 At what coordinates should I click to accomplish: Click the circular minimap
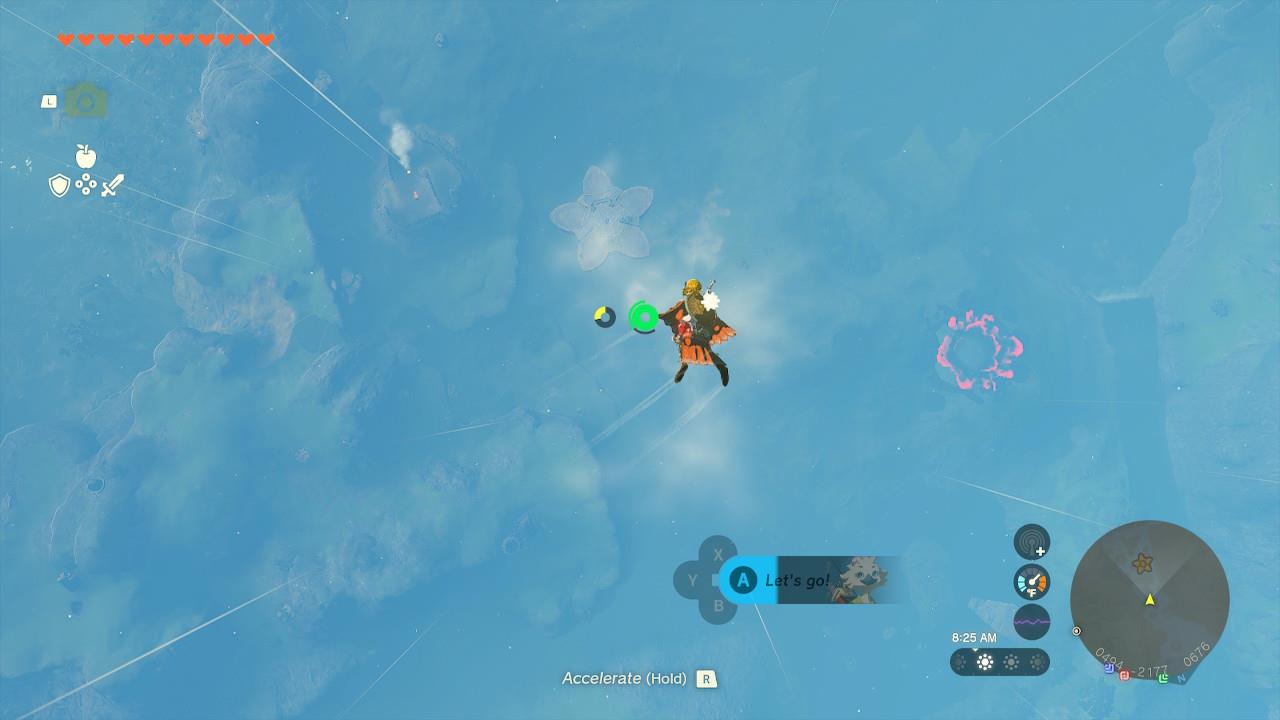click(x=1149, y=600)
